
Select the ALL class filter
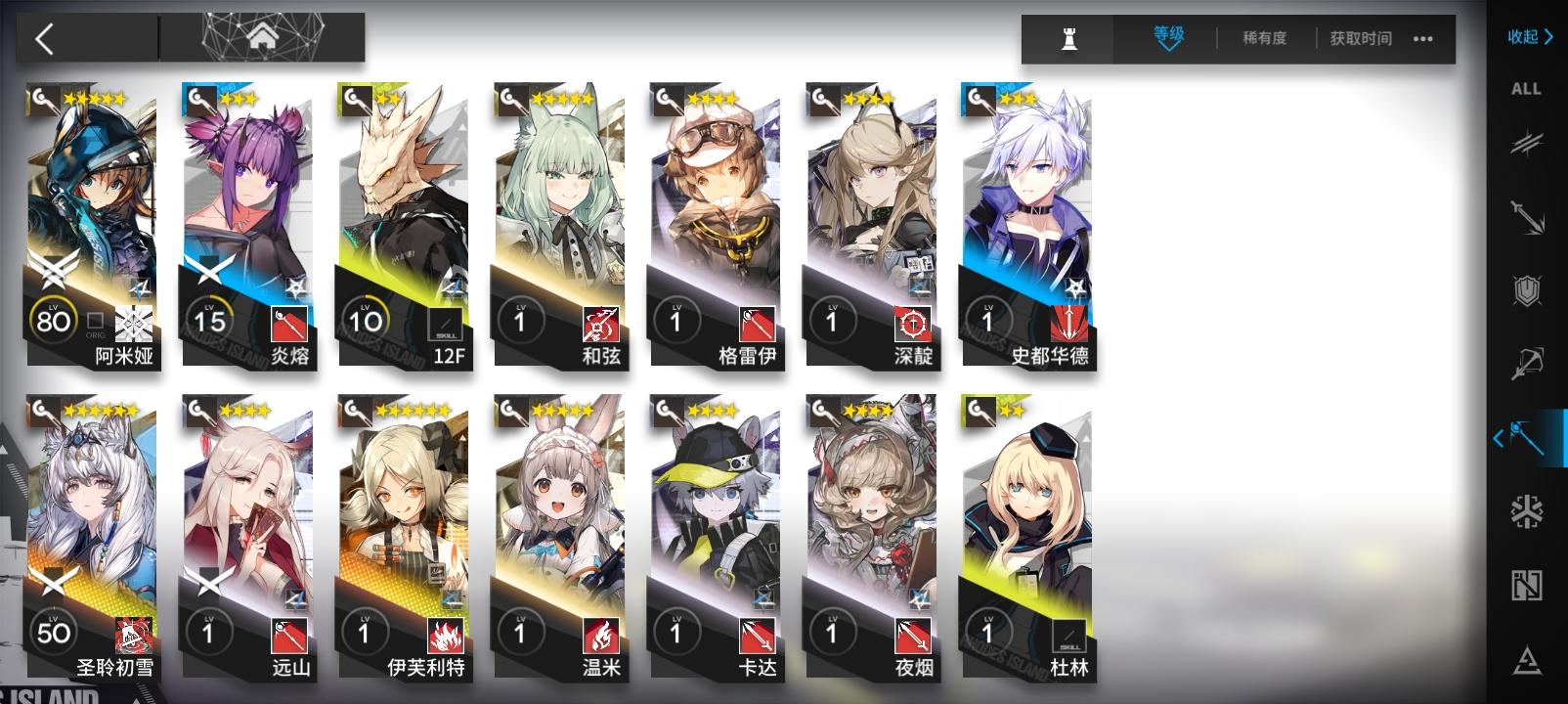1527,90
